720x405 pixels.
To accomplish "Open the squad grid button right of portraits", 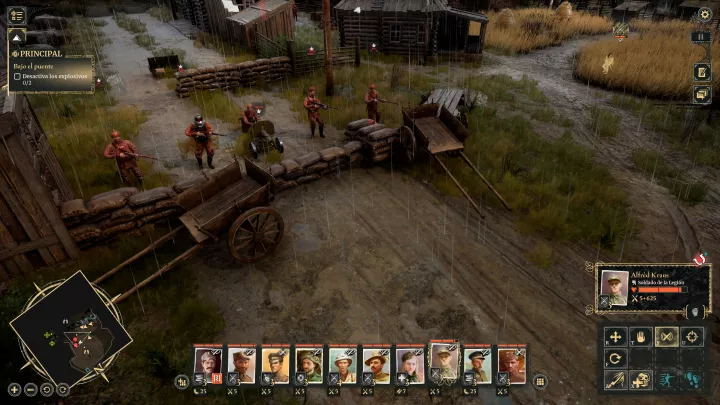I will click(540, 381).
